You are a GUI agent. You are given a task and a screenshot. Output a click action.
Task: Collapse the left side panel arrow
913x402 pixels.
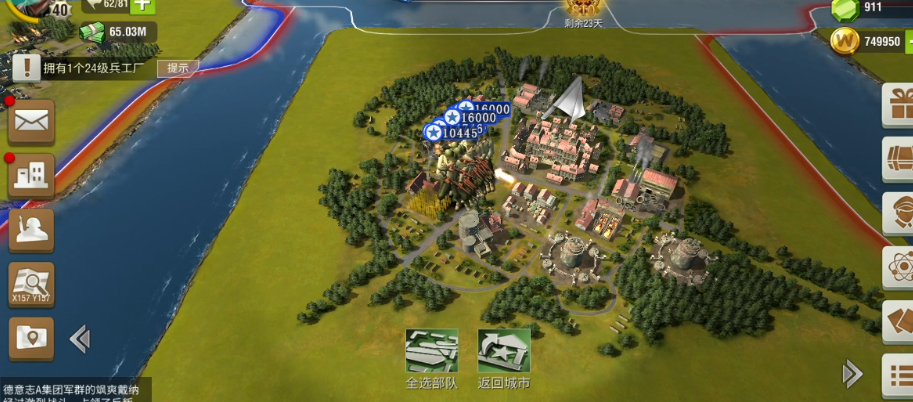[80, 340]
